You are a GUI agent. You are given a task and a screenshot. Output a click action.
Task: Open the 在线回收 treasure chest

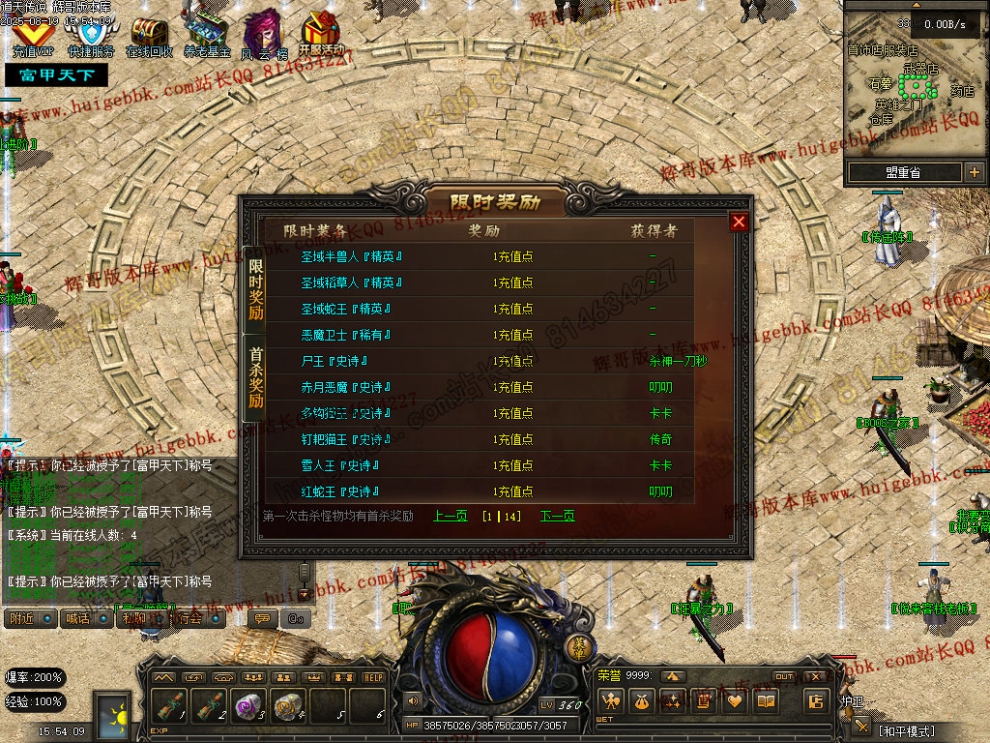point(149,33)
